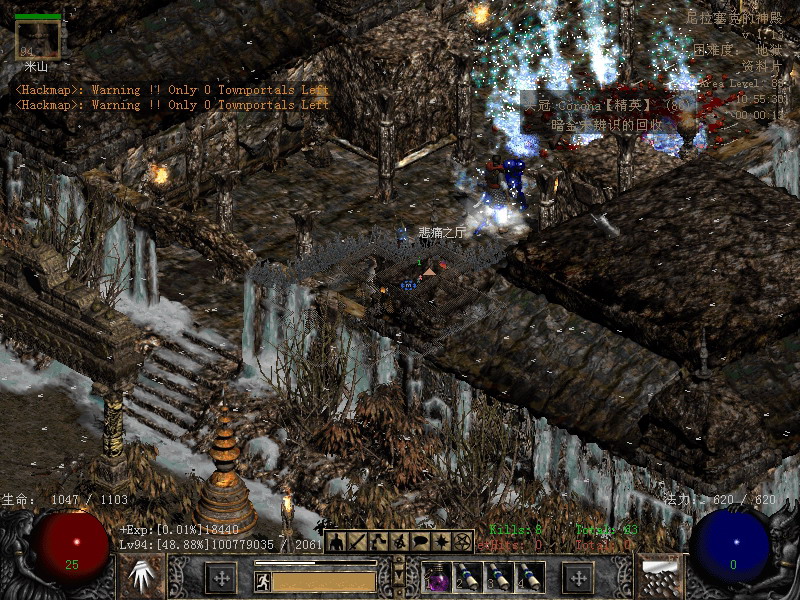
Task: Click the speech bubble message log icon
Action: click(x=421, y=542)
